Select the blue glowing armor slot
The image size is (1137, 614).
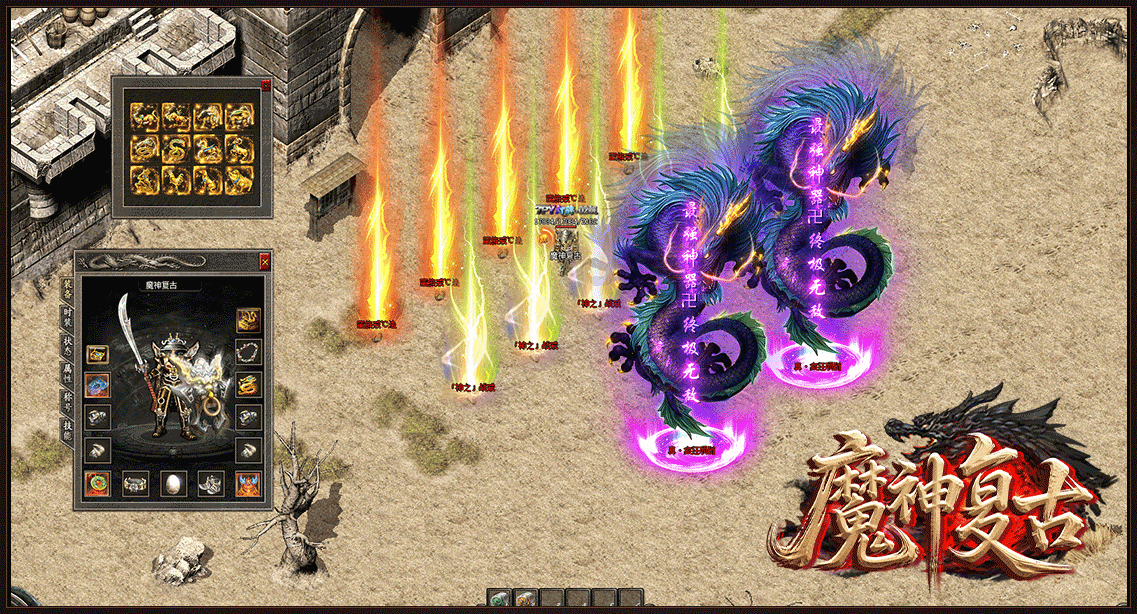click(x=97, y=385)
